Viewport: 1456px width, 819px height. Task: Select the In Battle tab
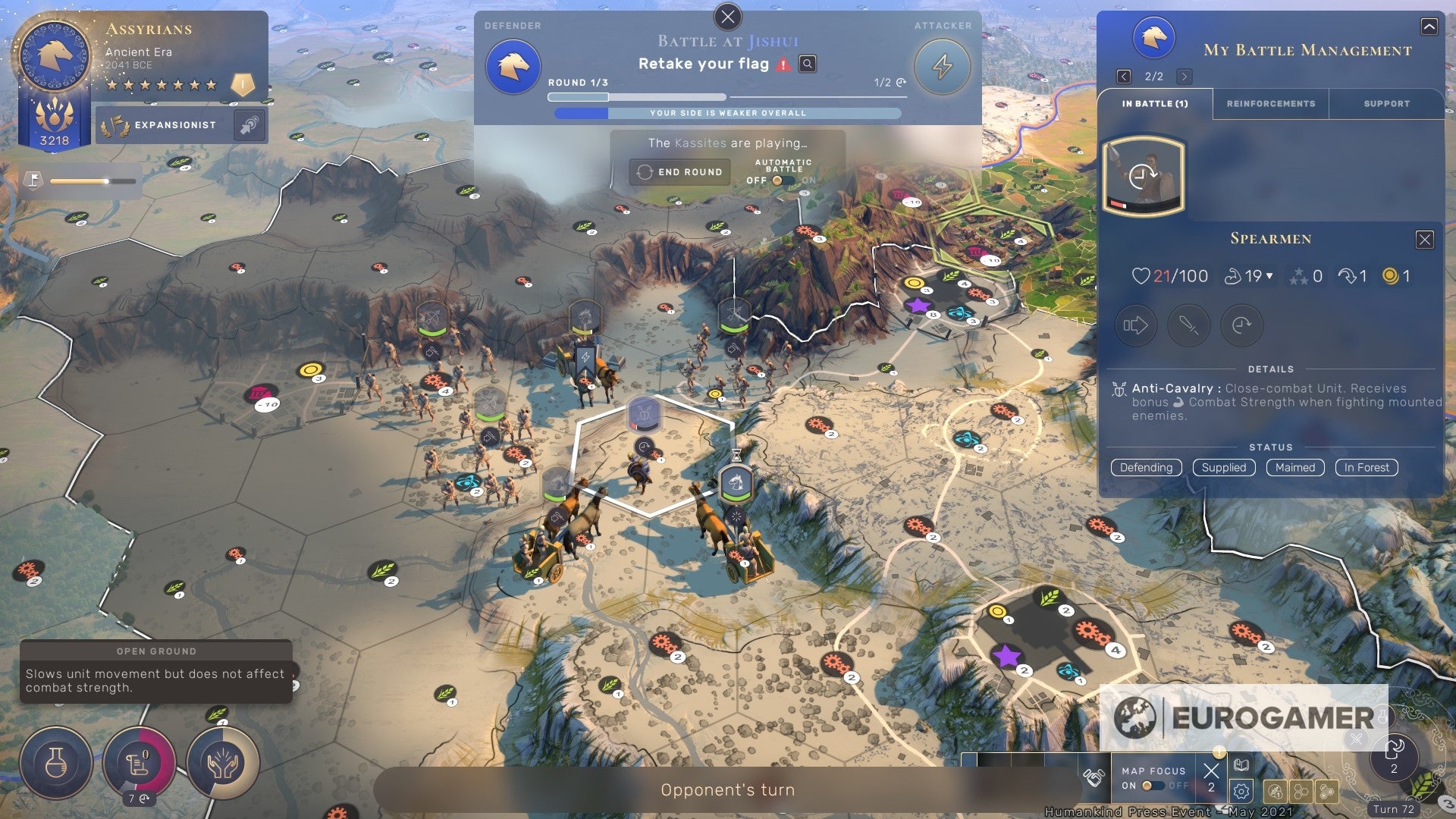(x=1154, y=104)
